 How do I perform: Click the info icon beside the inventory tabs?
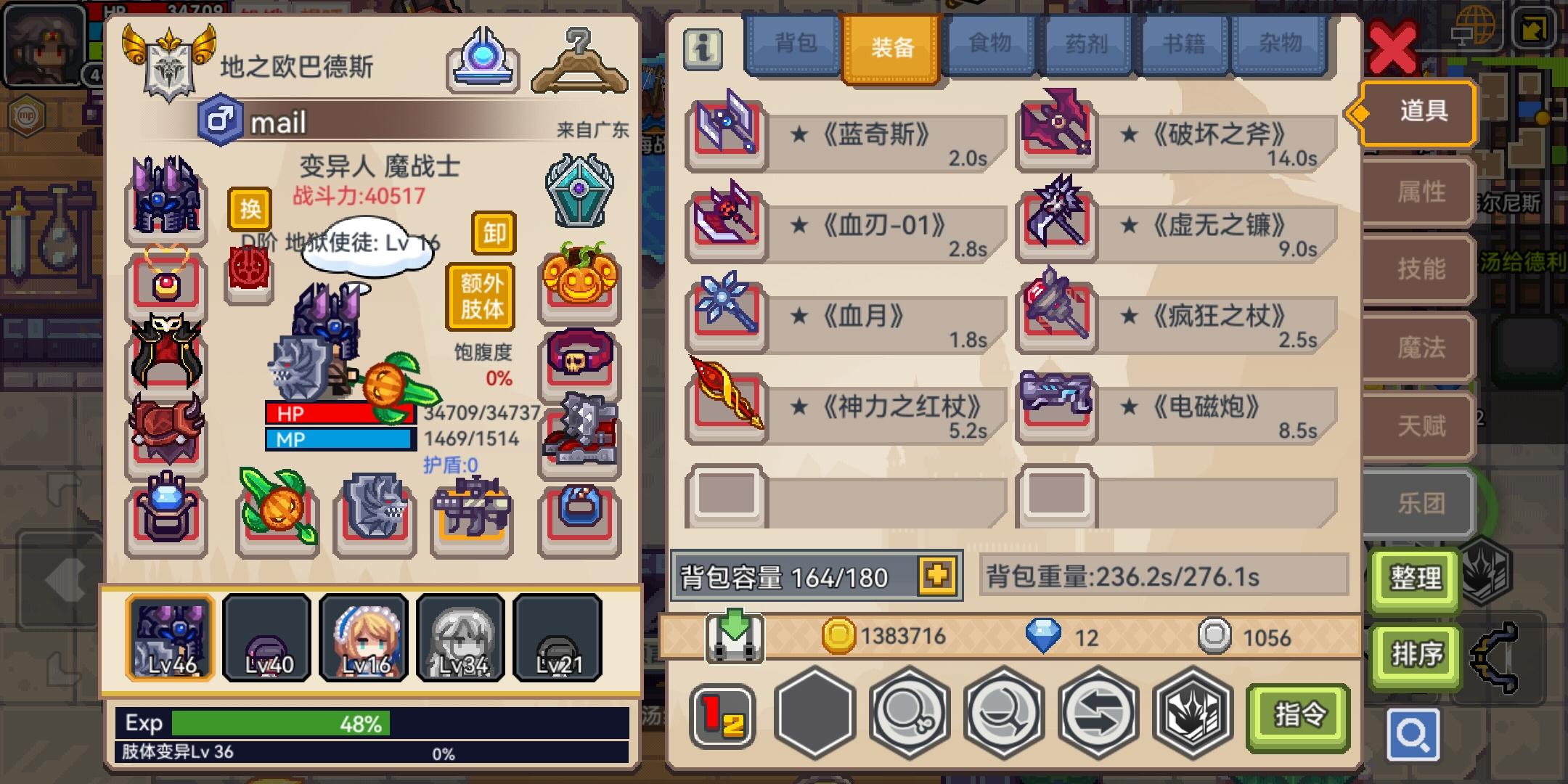(x=703, y=49)
